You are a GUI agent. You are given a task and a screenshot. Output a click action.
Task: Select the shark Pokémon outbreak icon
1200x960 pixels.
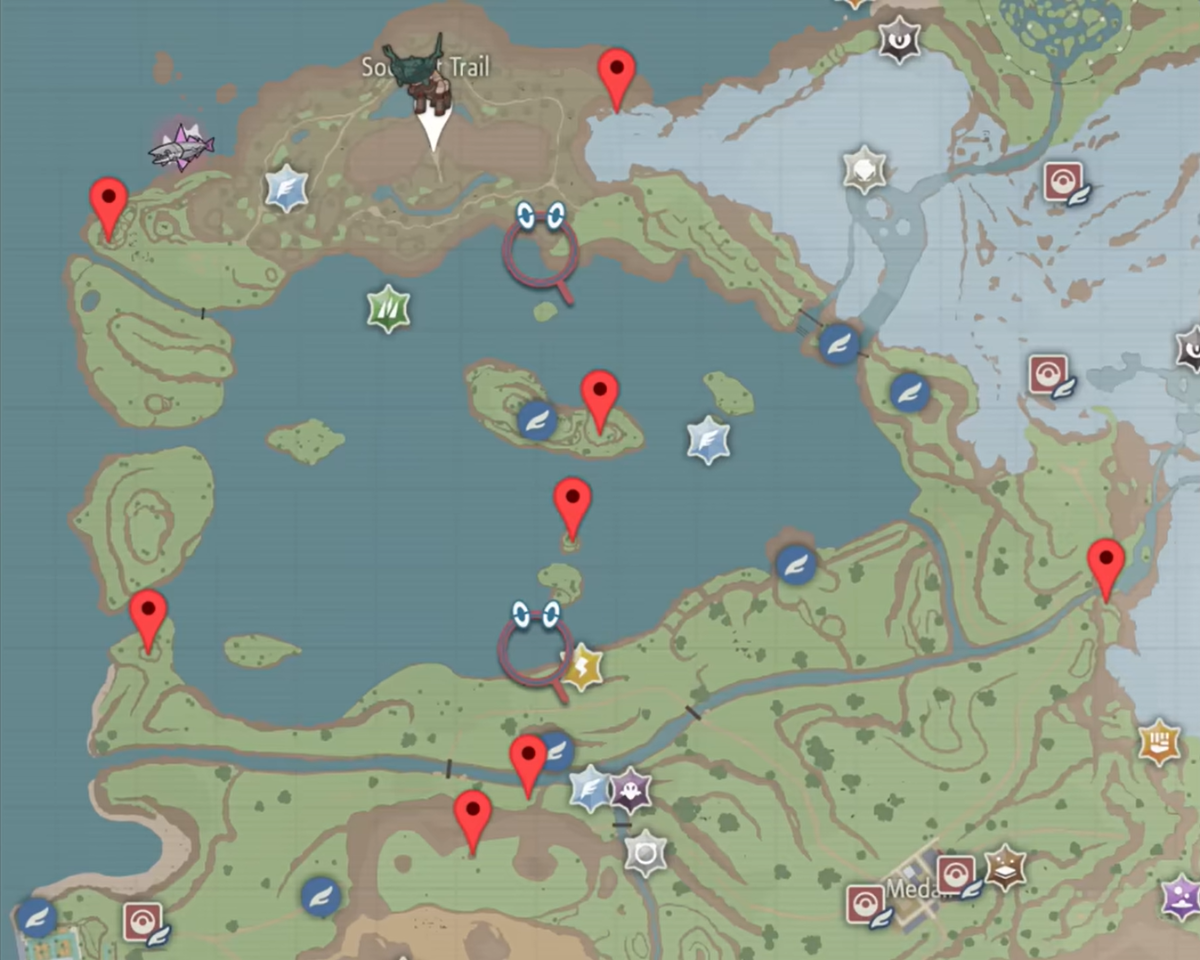[x=181, y=149]
